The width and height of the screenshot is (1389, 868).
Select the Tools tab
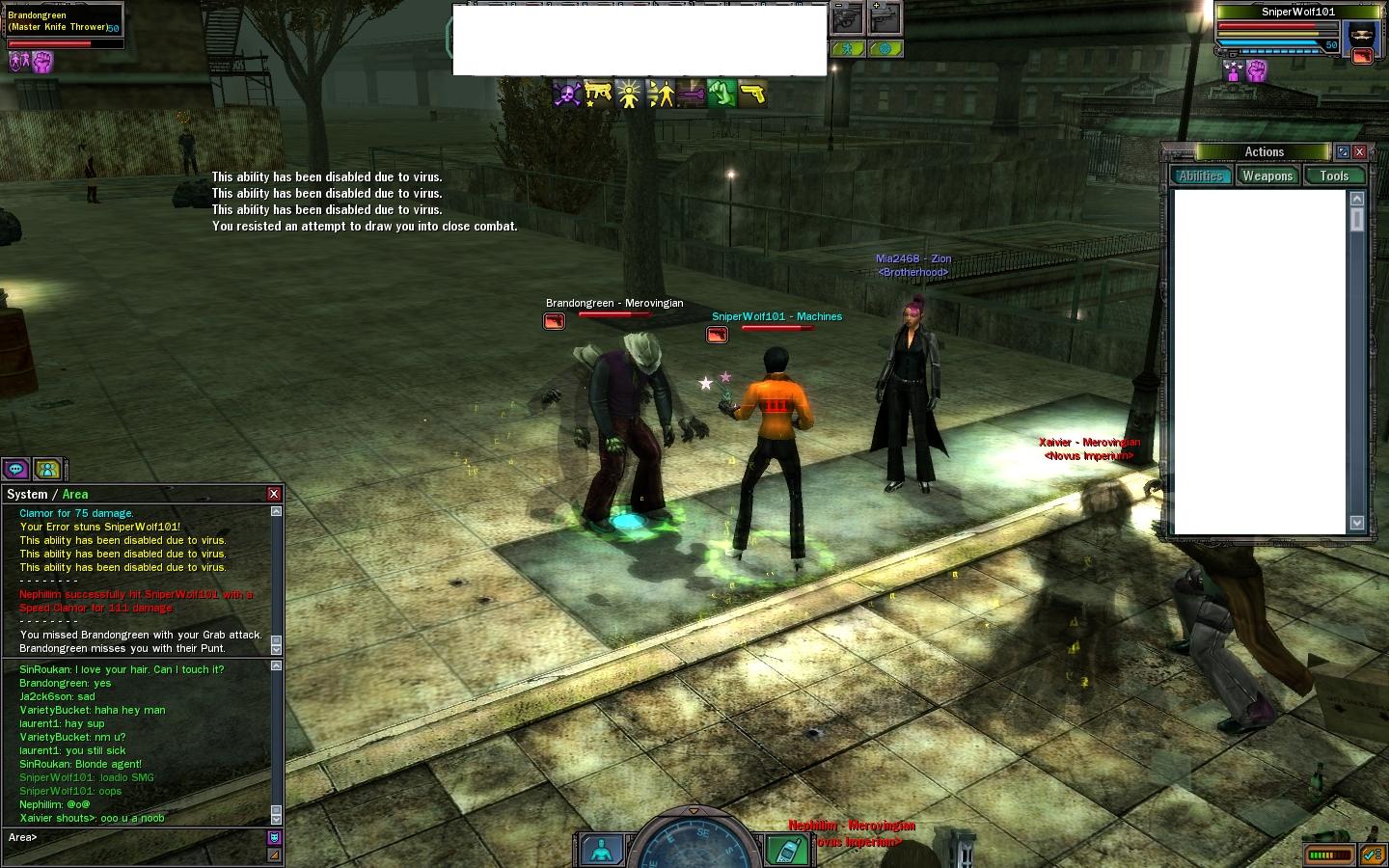1334,176
